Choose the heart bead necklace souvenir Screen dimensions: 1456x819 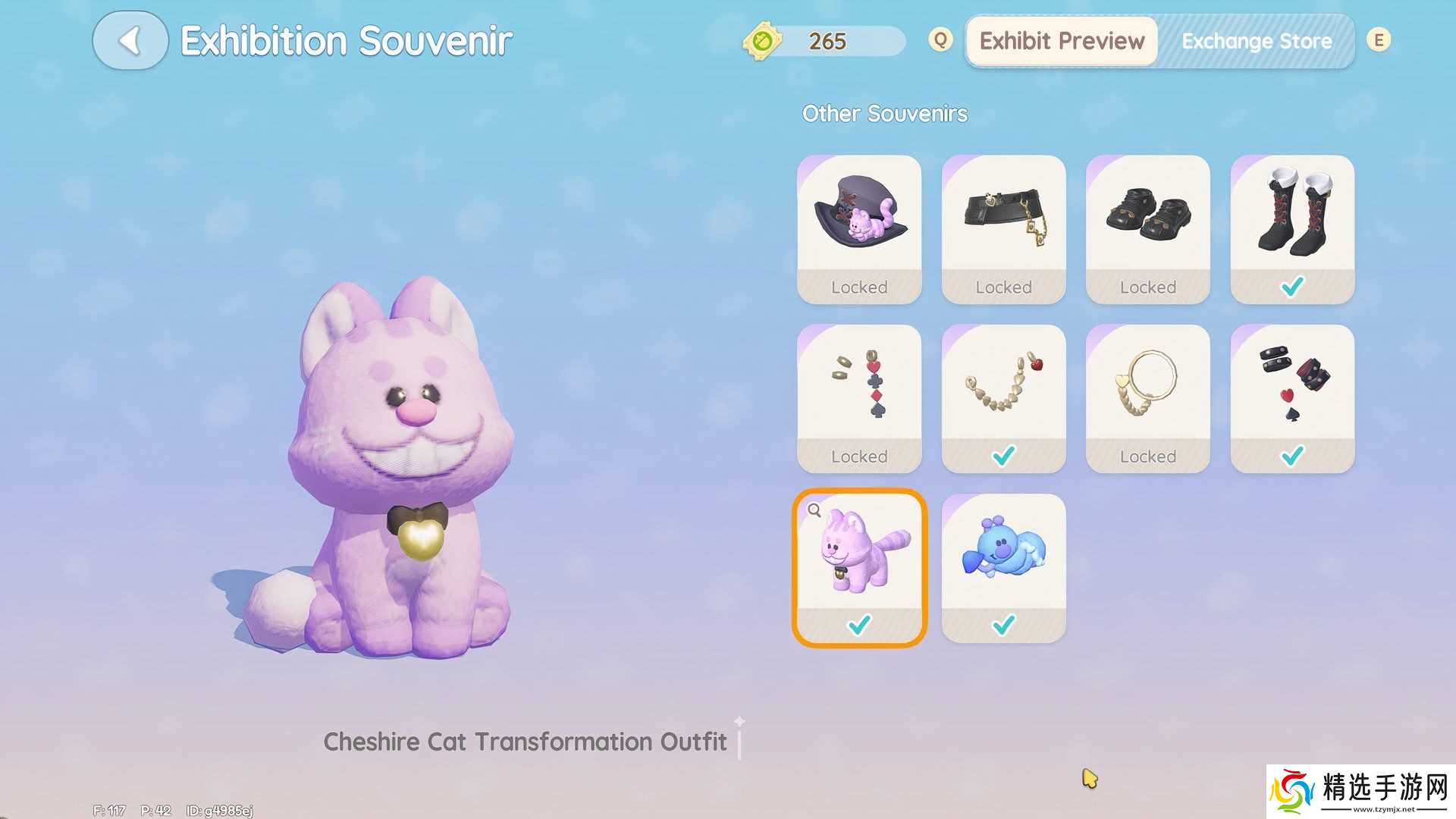tap(1003, 398)
